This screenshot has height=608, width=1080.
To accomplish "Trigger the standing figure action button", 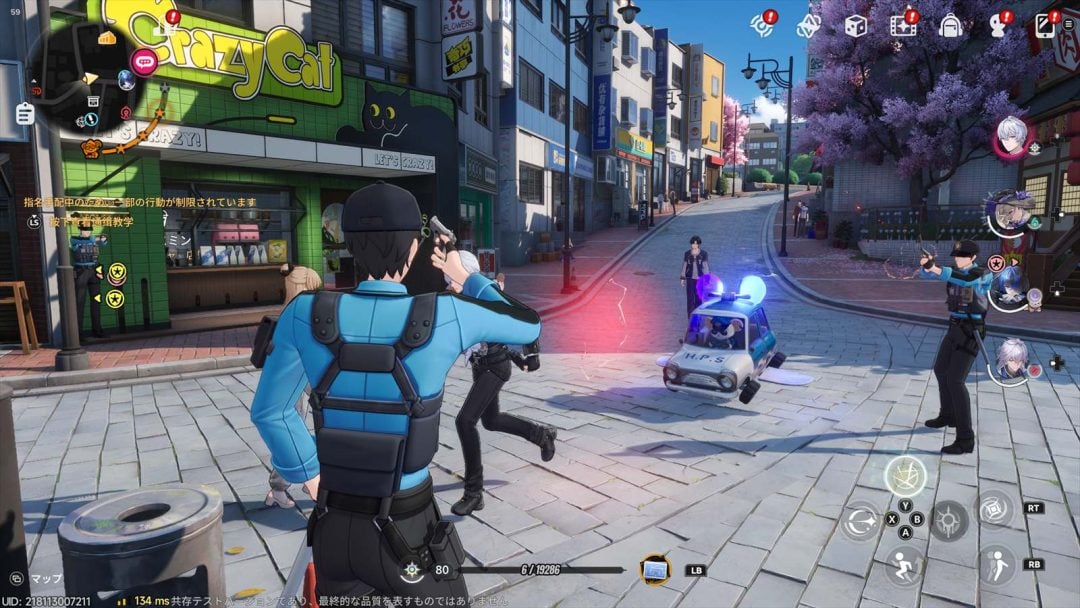I will tap(996, 565).
